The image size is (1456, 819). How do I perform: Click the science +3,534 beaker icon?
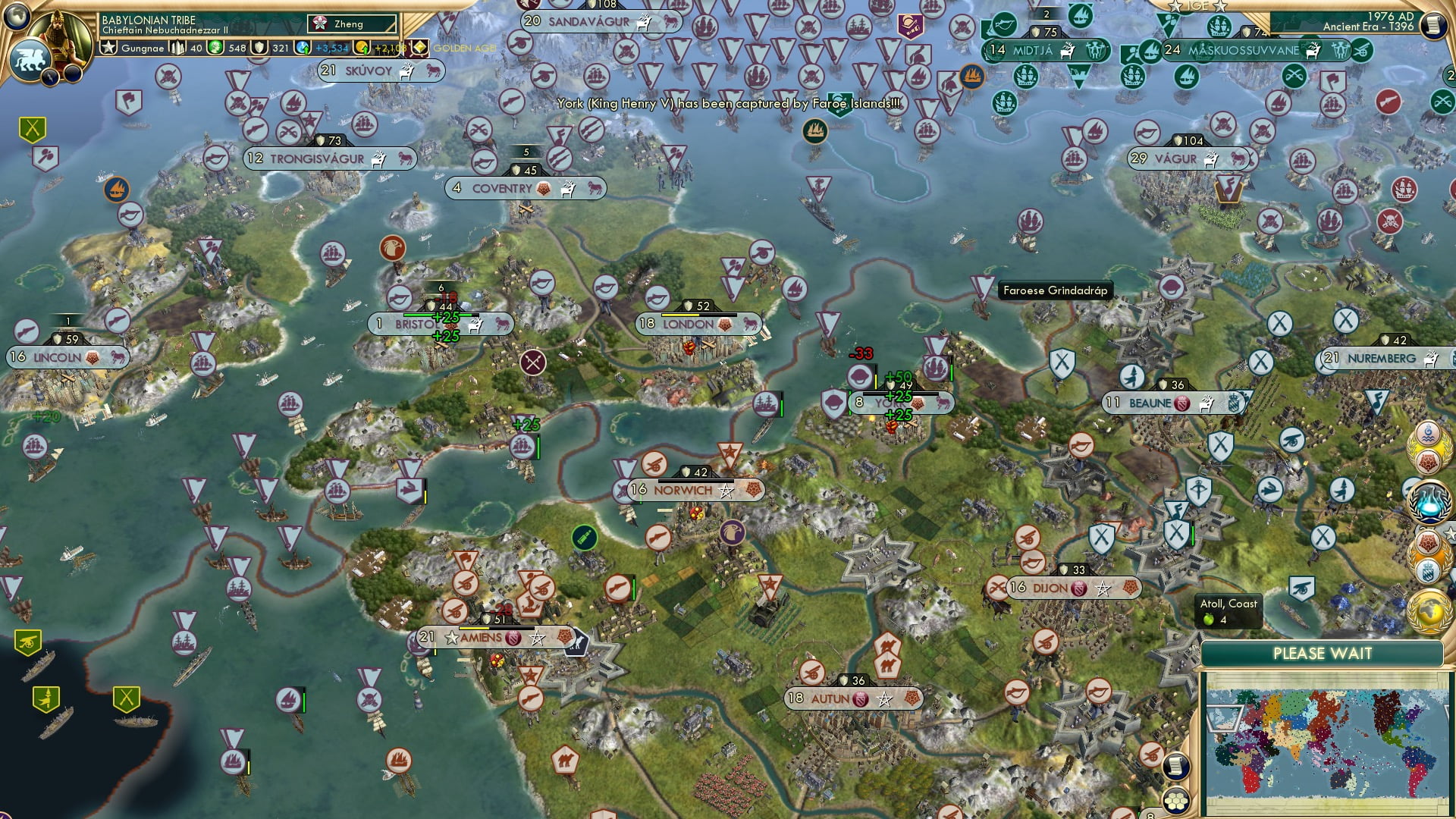(303, 49)
